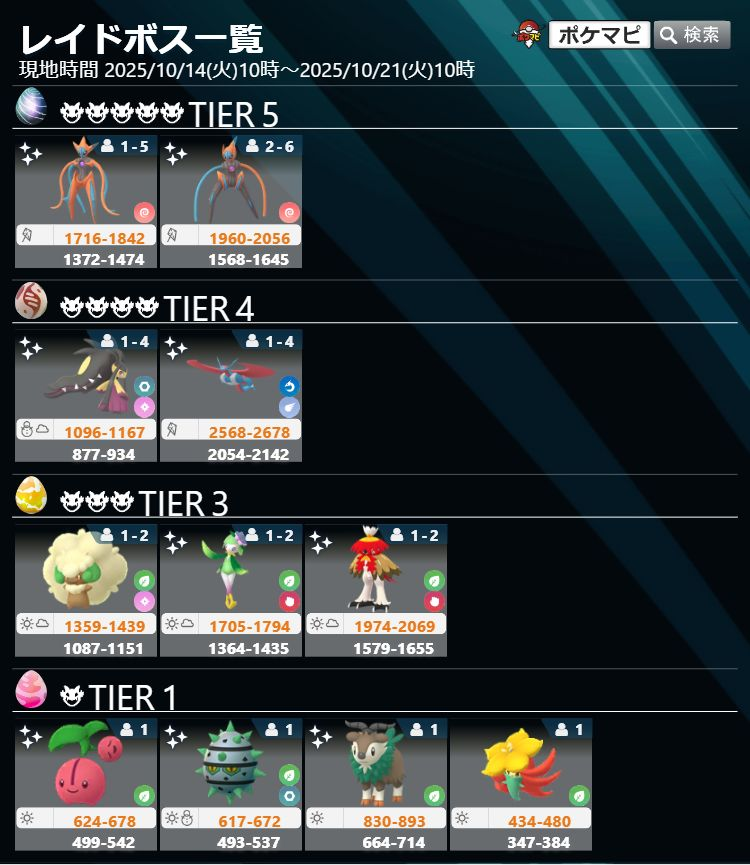Viewport: 750px width, 865px height.
Task: Select the Whimsicott raid boss card
Action: point(86,589)
